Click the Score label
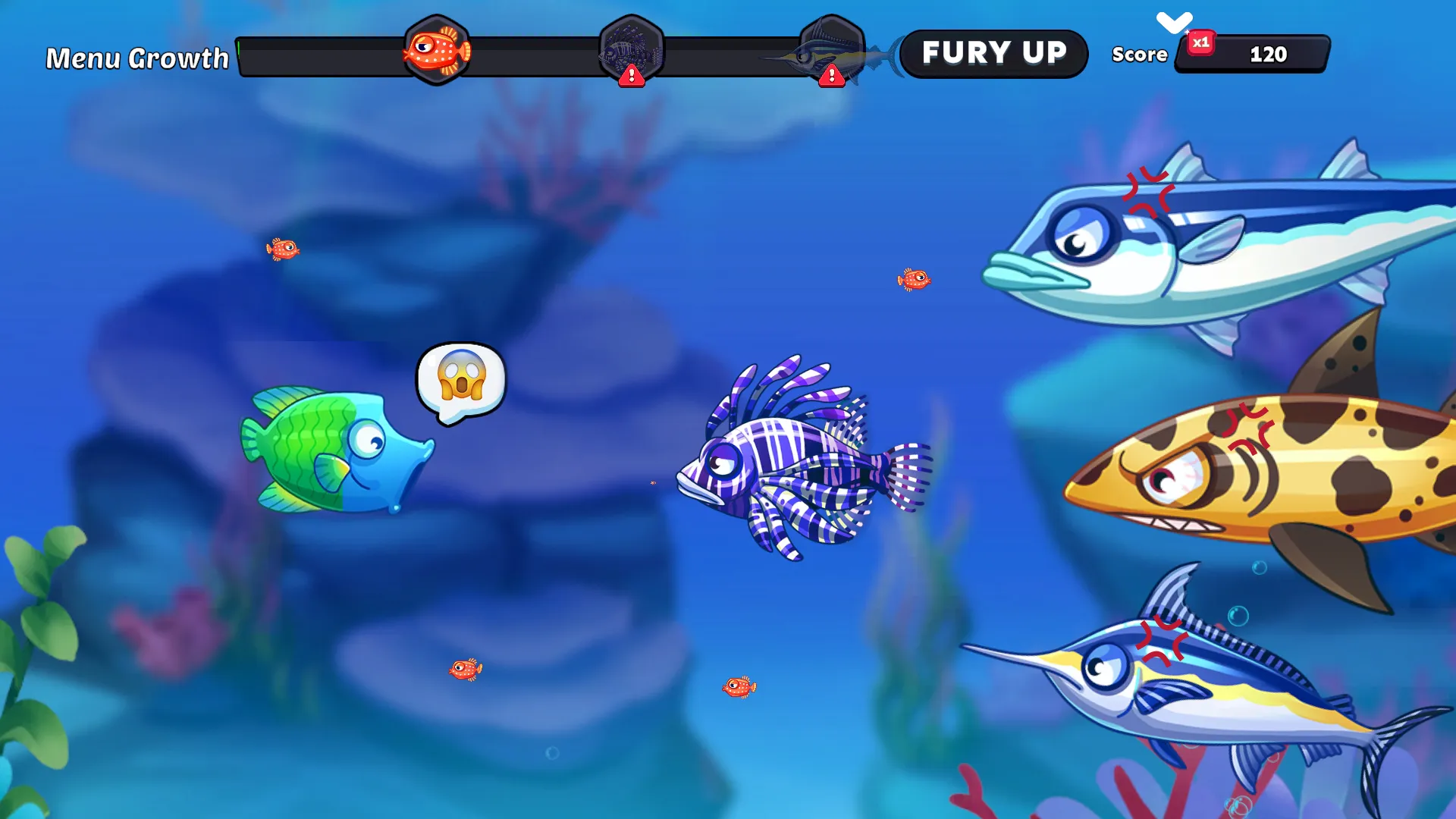This screenshot has height=819, width=1456. click(x=1139, y=55)
